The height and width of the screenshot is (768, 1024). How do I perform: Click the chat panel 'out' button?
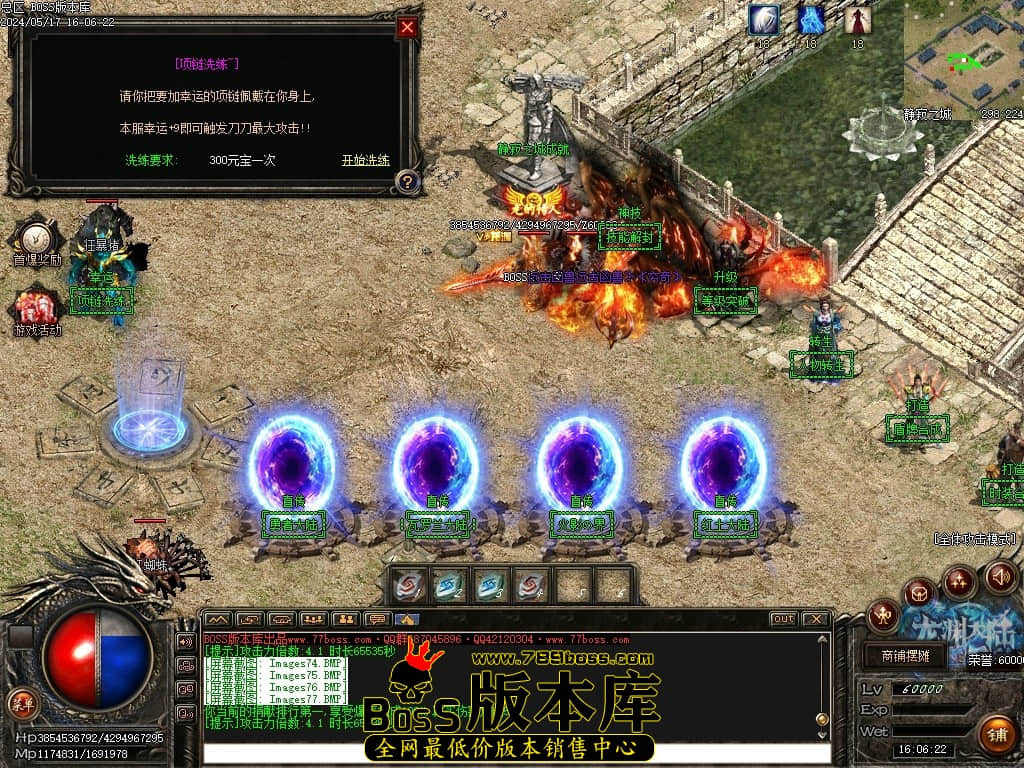(x=783, y=619)
